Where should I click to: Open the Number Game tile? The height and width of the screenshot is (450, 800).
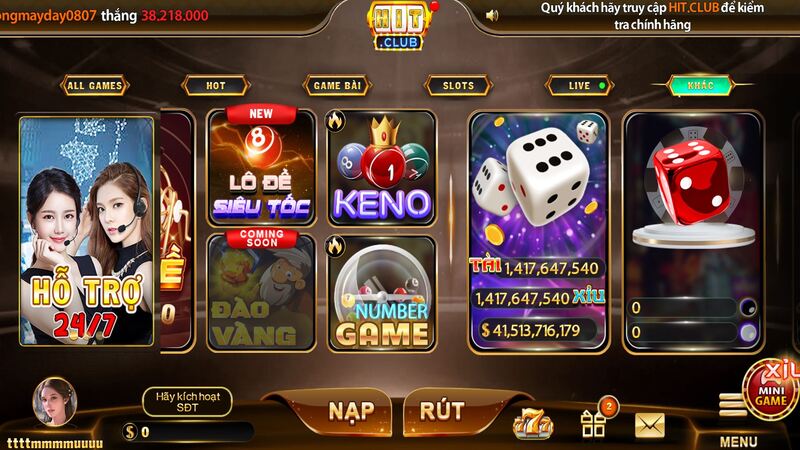click(381, 292)
